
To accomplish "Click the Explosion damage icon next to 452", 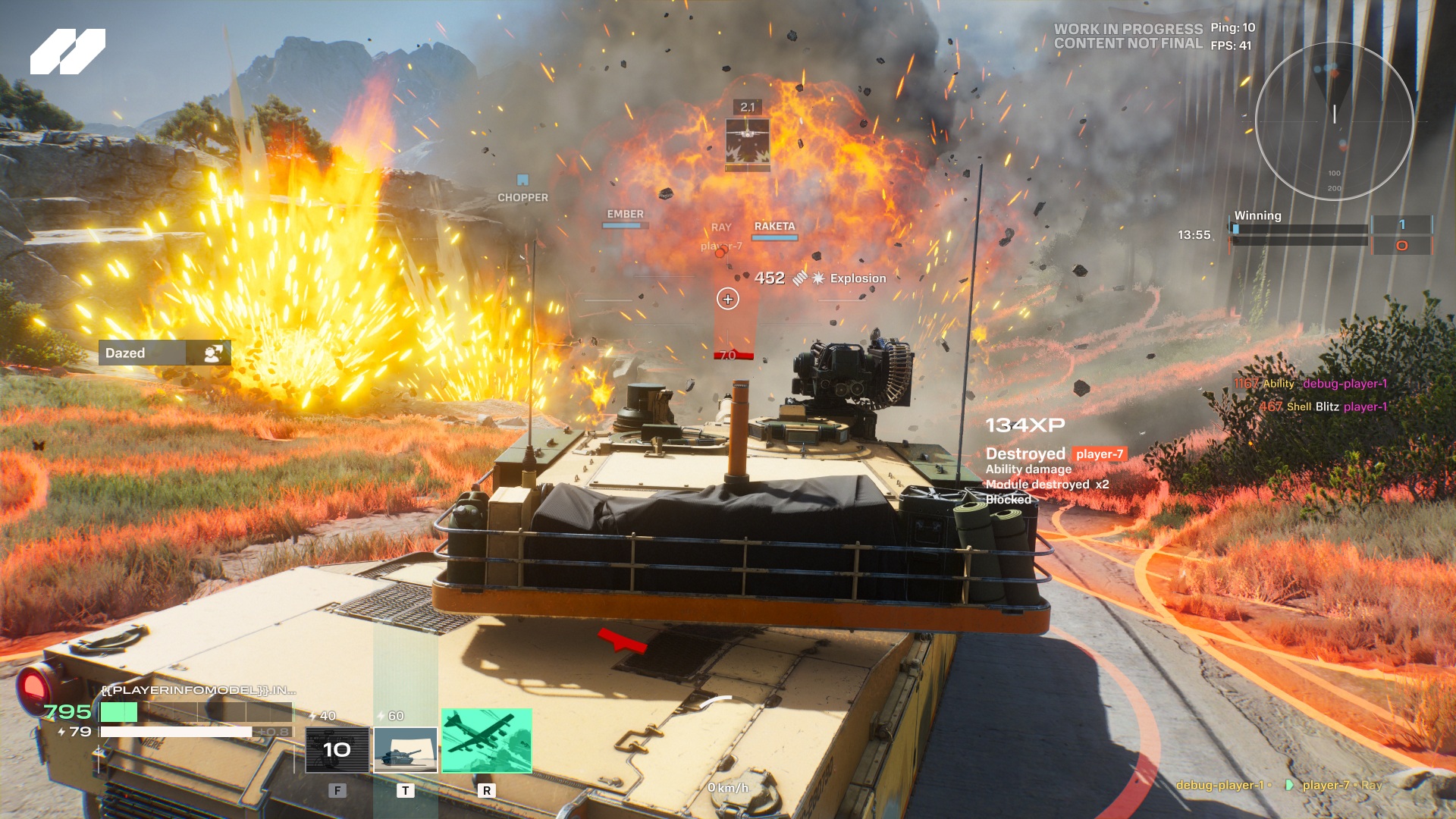I will click(817, 278).
